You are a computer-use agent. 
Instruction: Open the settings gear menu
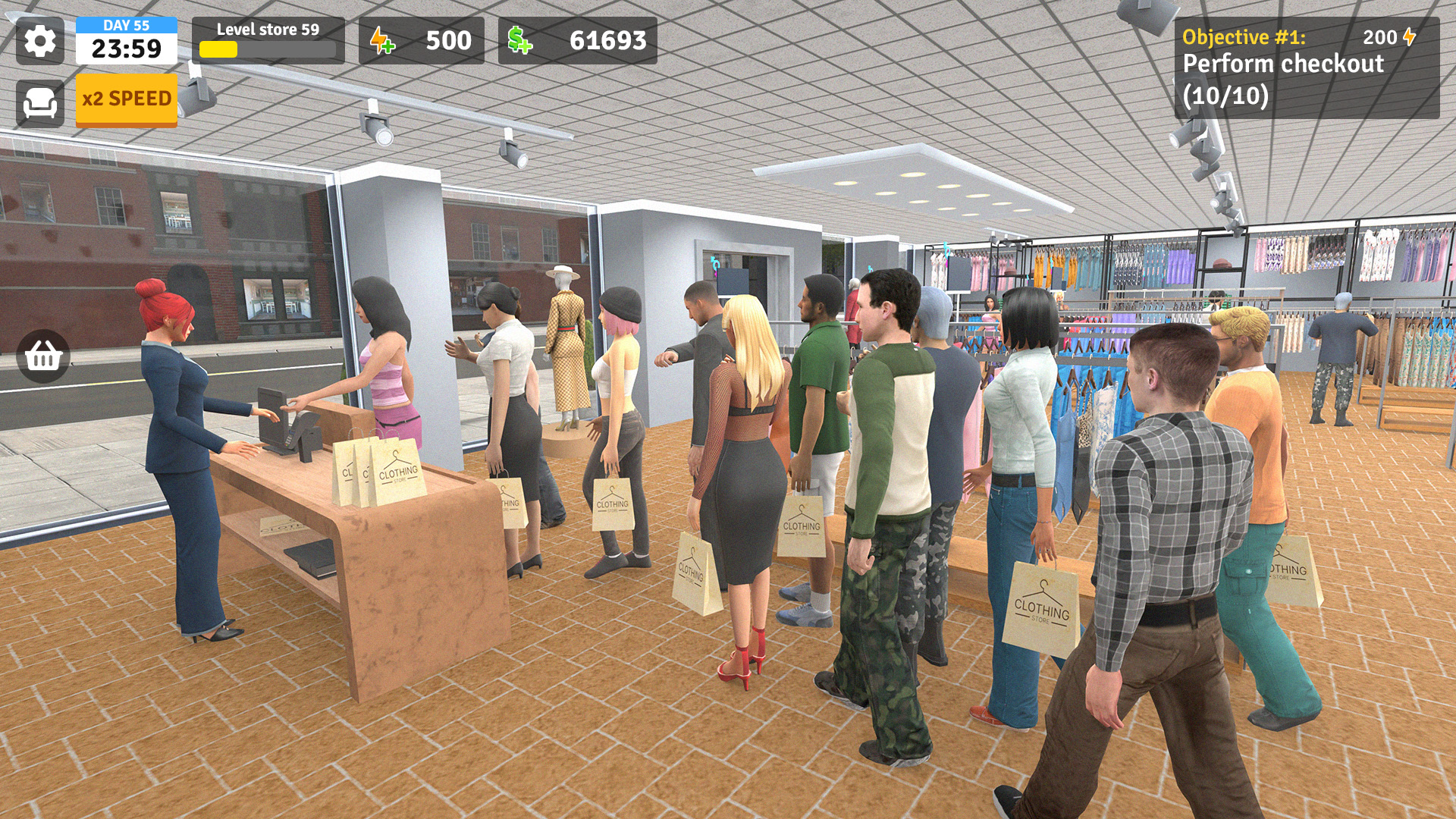(39, 41)
